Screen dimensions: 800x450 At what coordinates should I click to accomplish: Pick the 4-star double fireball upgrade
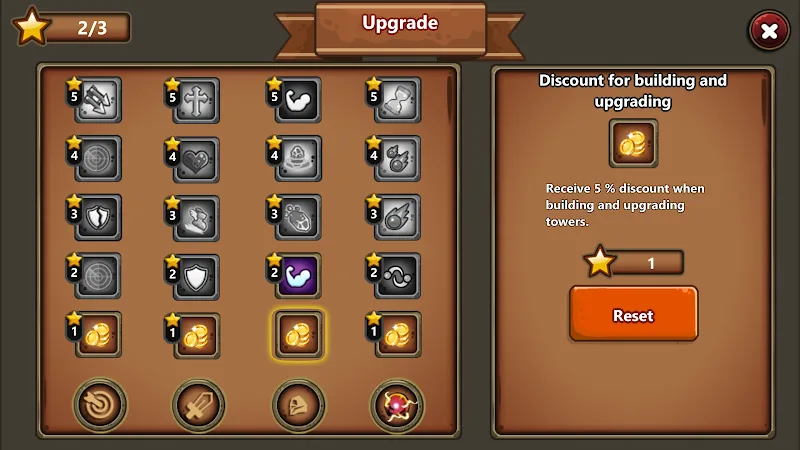tap(397, 159)
